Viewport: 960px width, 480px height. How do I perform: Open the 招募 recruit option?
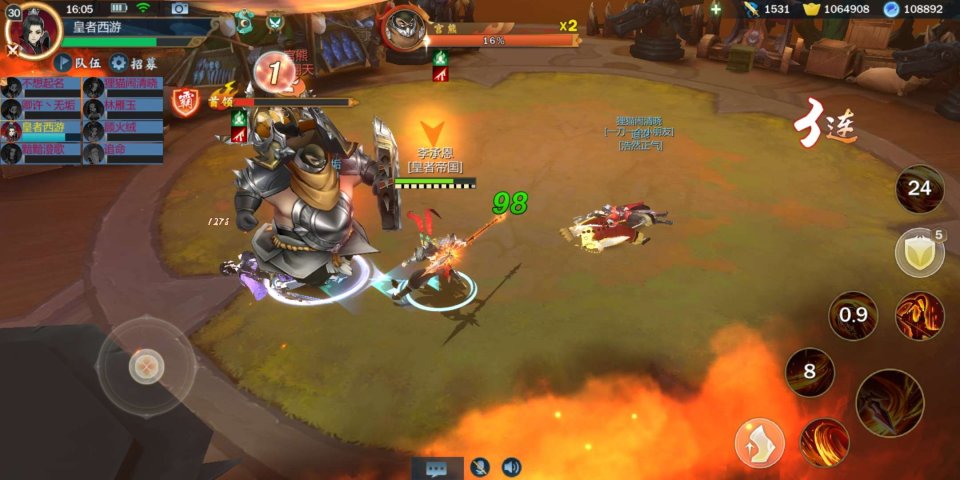coord(133,62)
